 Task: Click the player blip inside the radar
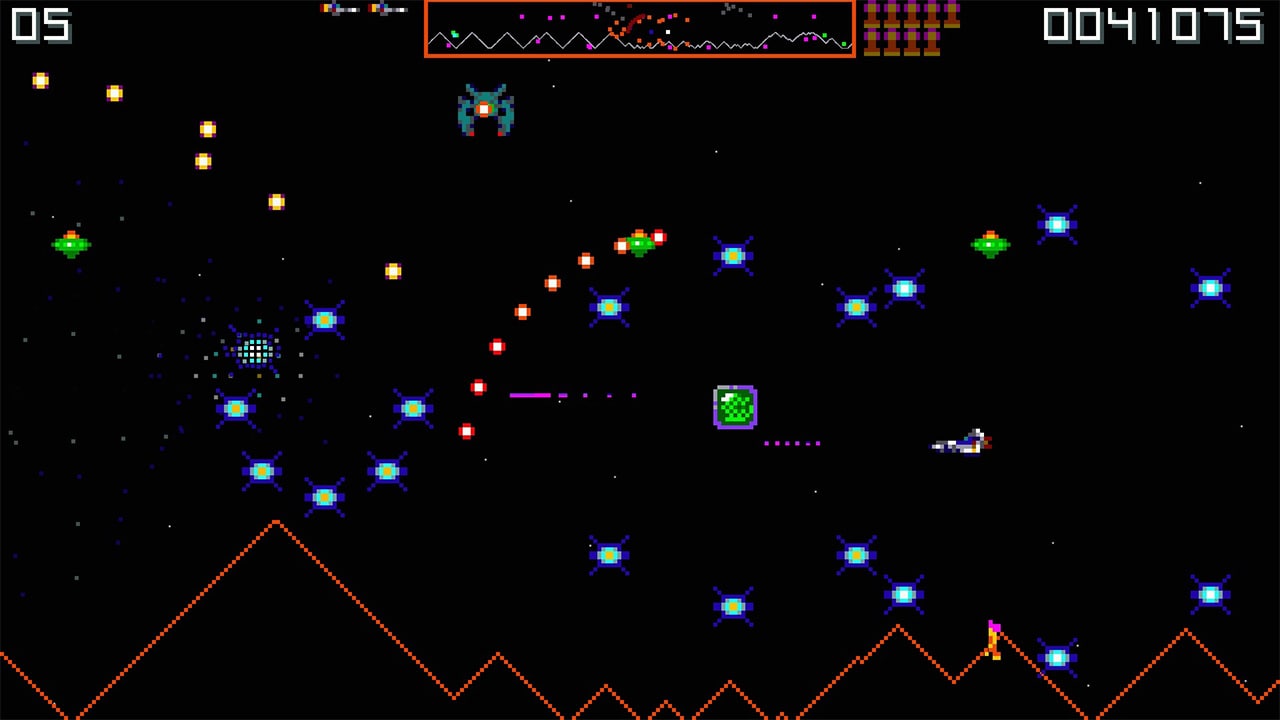pos(667,33)
